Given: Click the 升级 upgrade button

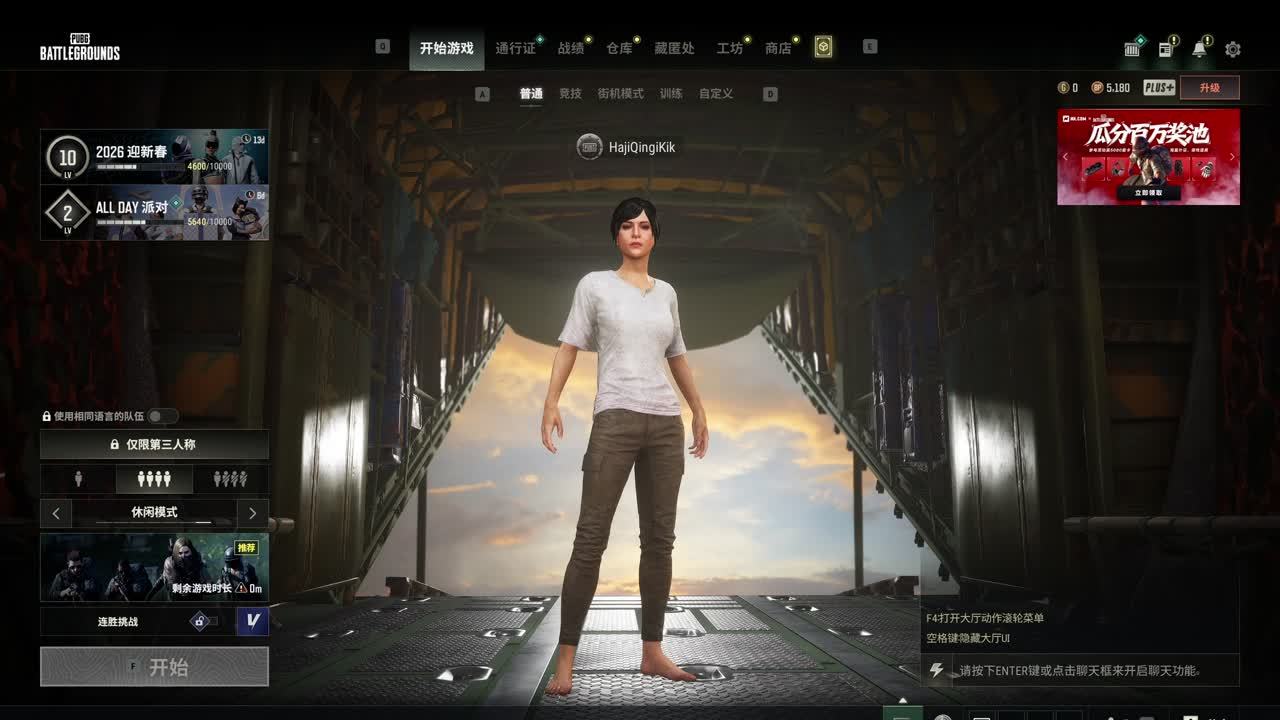Looking at the screenshot, I should [x=1210, y=88].
